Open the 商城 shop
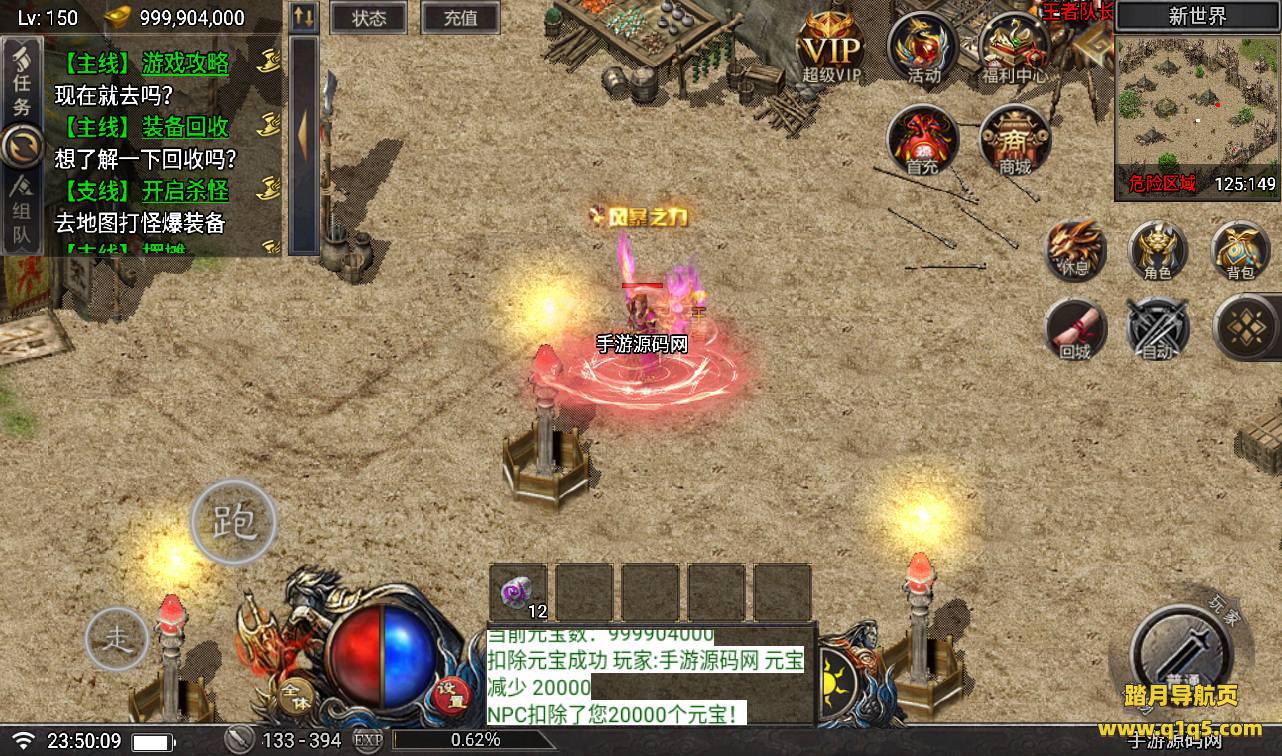 1014,140
